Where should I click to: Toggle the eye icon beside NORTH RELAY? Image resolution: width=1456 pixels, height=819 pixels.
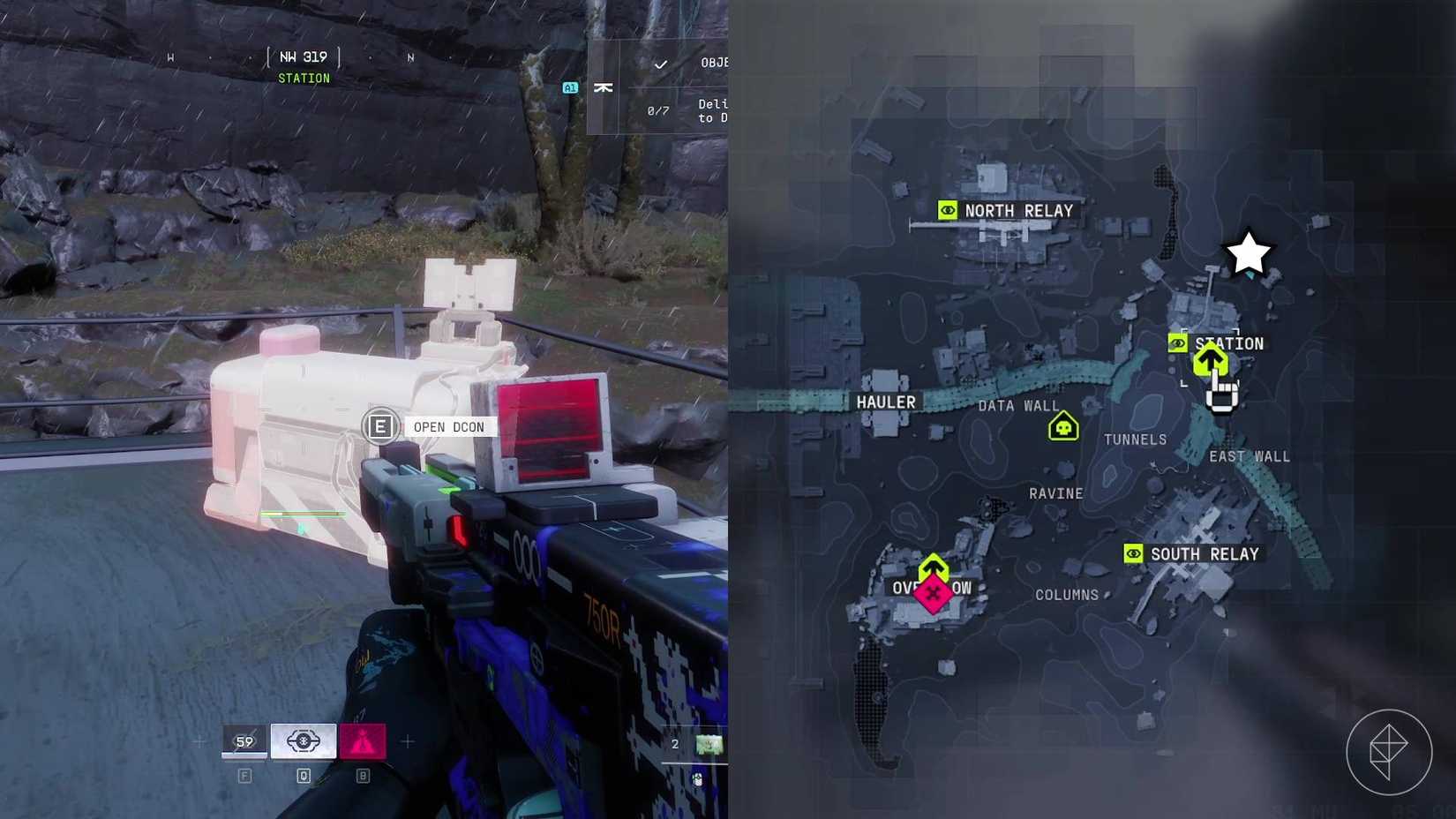click(x=946, y=211)
